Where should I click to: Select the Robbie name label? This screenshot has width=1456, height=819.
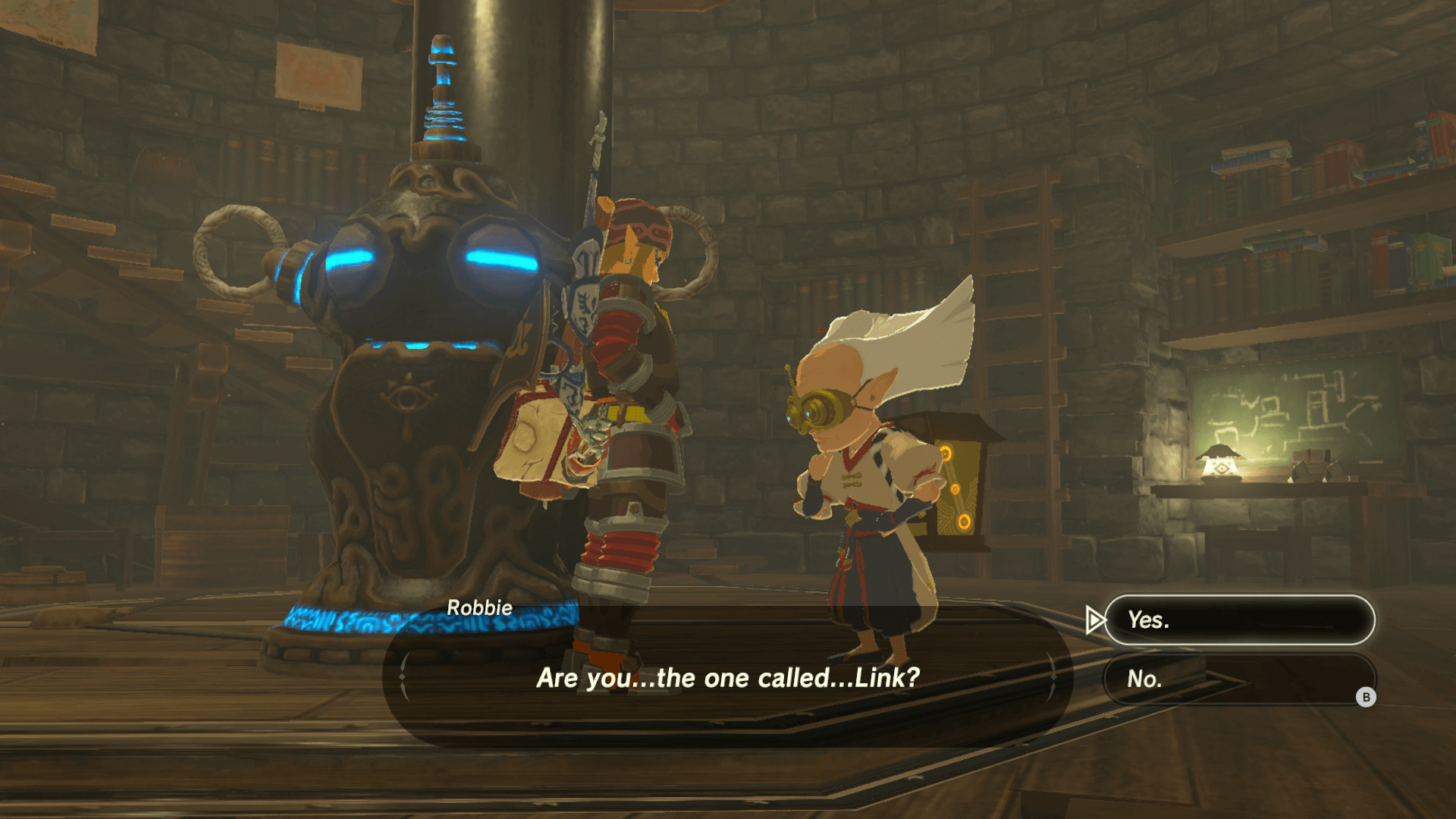pyautogui.click(x=481, y=607)
